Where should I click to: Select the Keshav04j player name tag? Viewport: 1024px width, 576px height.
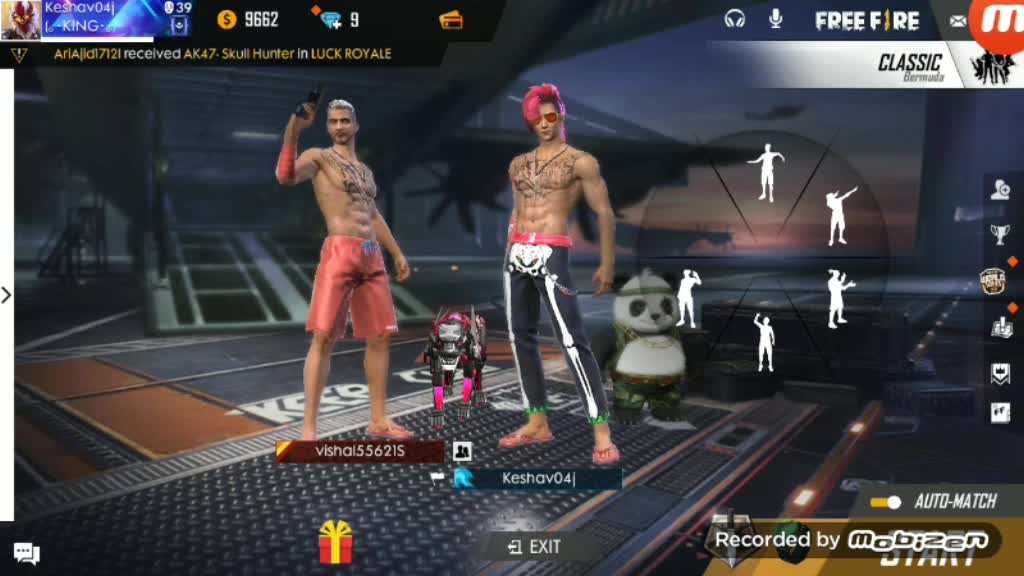pos(538,479)
